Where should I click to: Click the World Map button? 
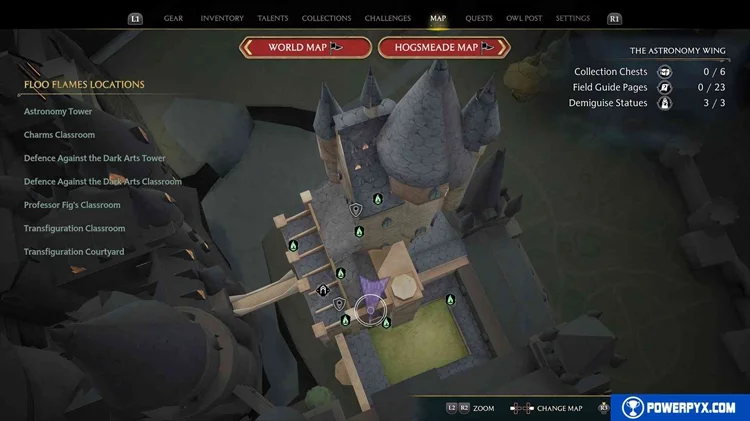tap(306, 47)
